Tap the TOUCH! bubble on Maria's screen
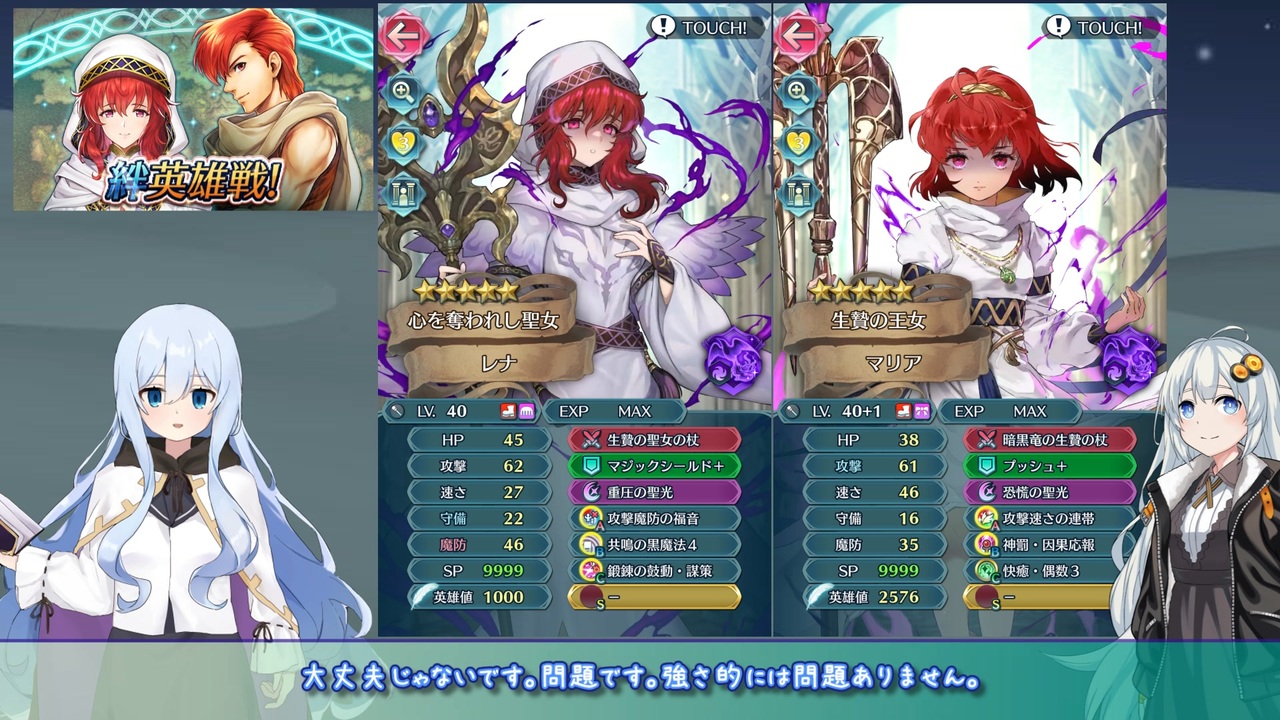 [x=1096, y=28]
